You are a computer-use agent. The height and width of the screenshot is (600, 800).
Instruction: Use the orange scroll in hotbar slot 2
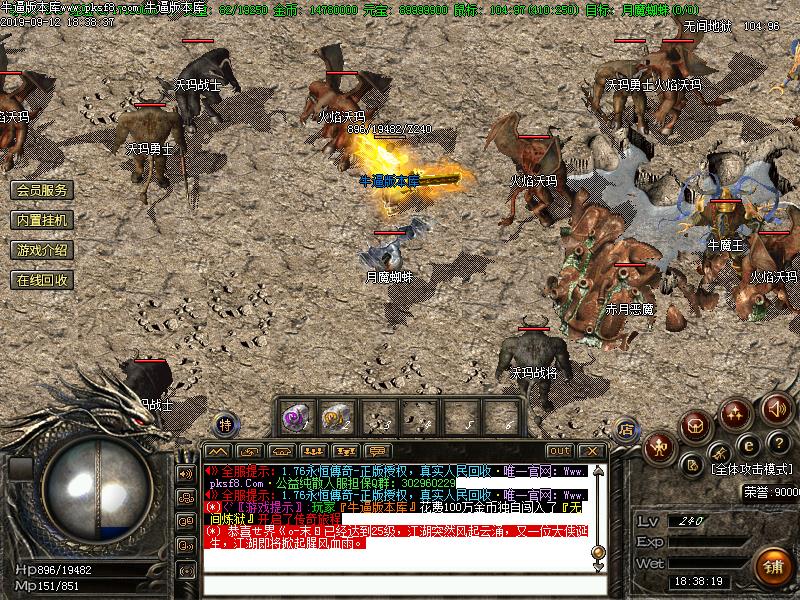click(x=334, y=416)
